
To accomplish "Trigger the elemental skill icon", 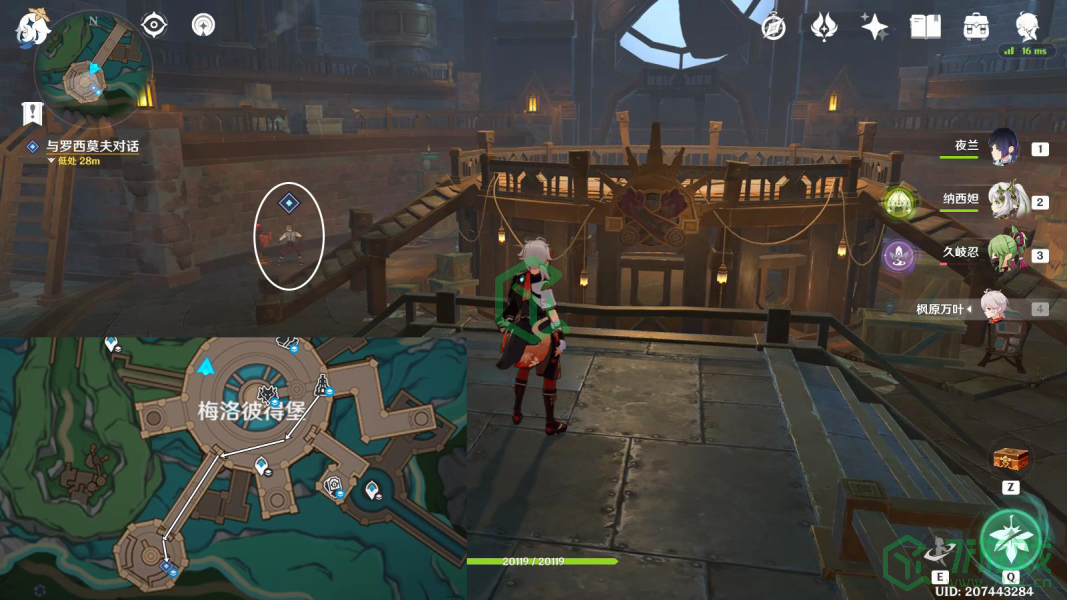I will [940, 550].
